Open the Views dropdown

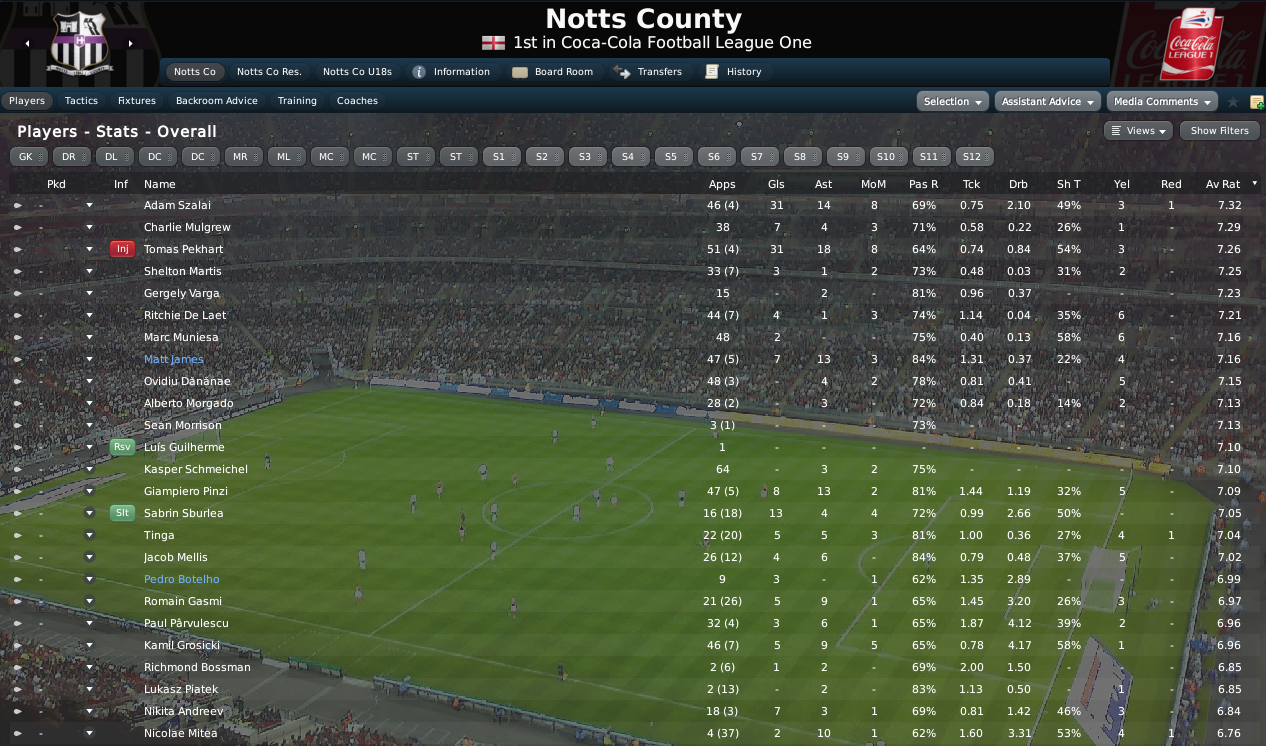[x=1138, y=131]
